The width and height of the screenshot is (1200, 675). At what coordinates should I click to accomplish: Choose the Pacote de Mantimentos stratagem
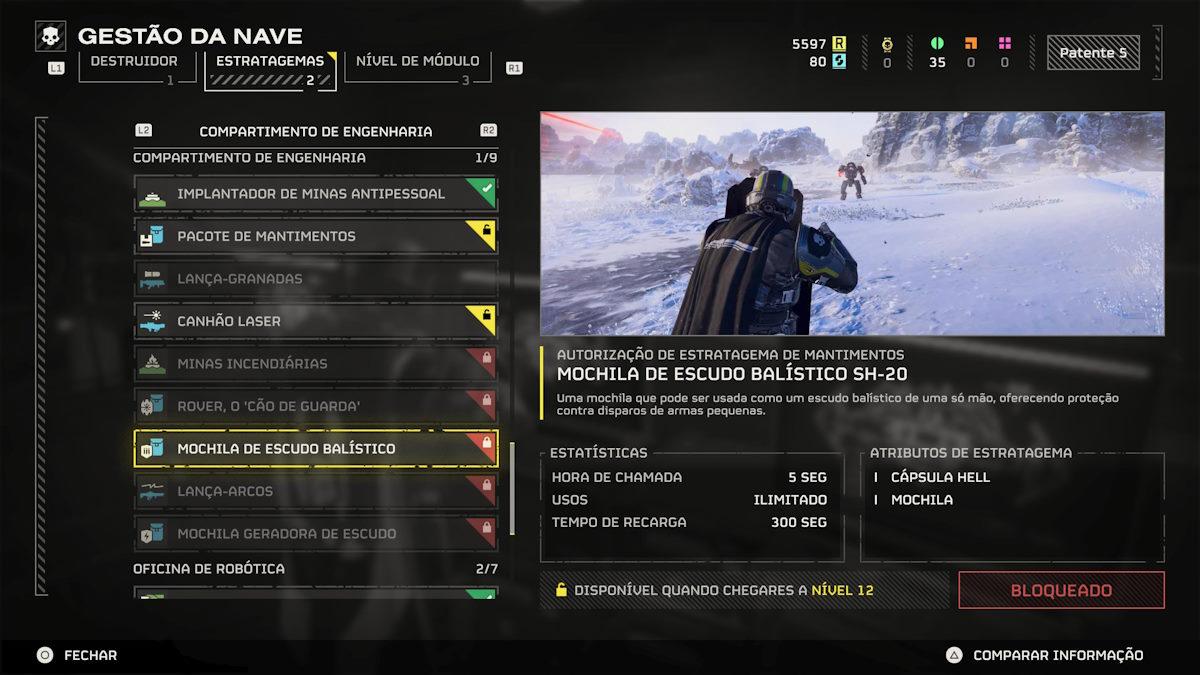315,236
